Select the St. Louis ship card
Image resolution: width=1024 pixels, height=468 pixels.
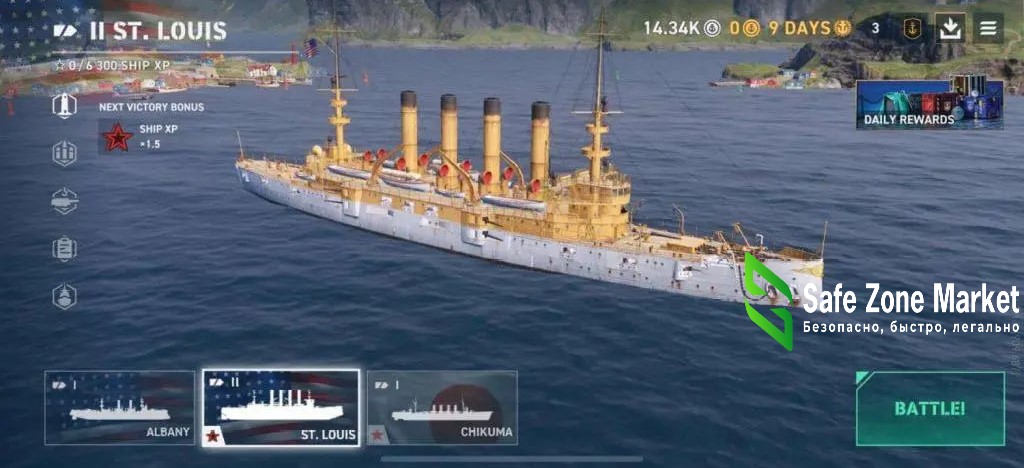point(281,407)
